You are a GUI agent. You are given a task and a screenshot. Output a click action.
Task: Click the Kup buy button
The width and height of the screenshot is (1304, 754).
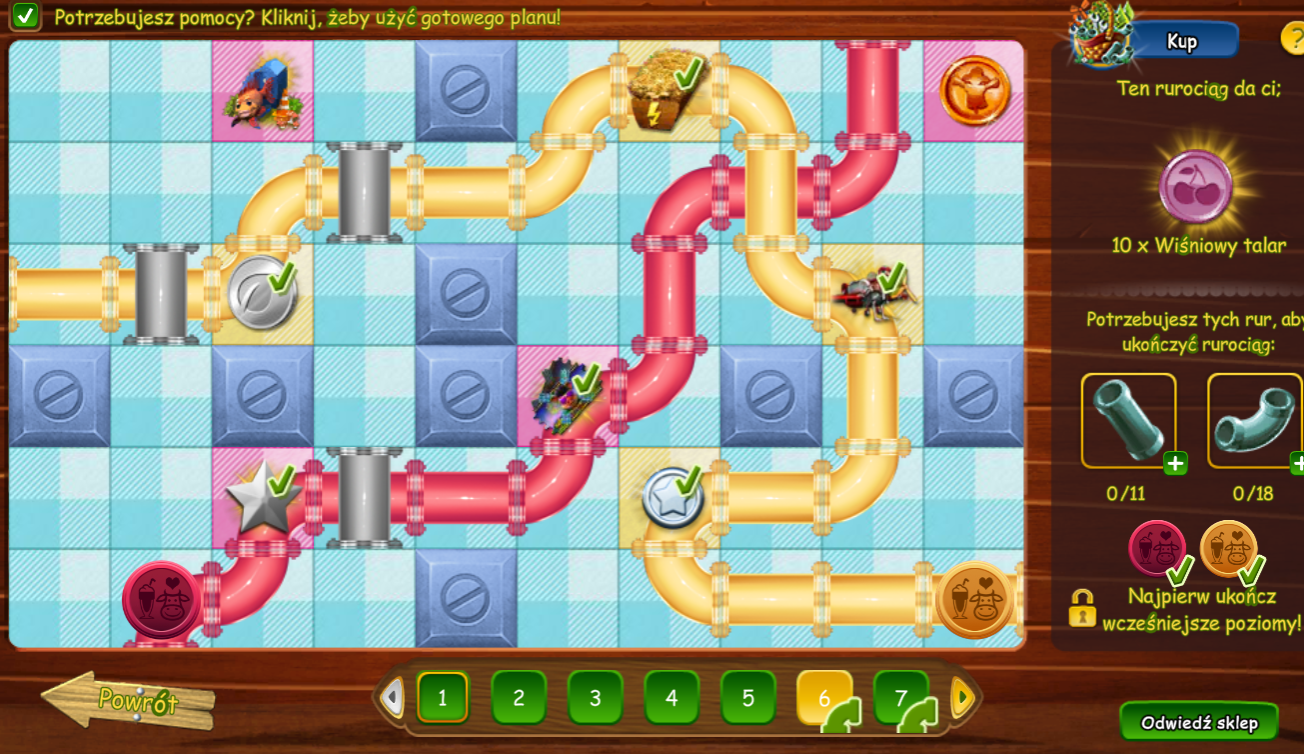pos(1183,41)
